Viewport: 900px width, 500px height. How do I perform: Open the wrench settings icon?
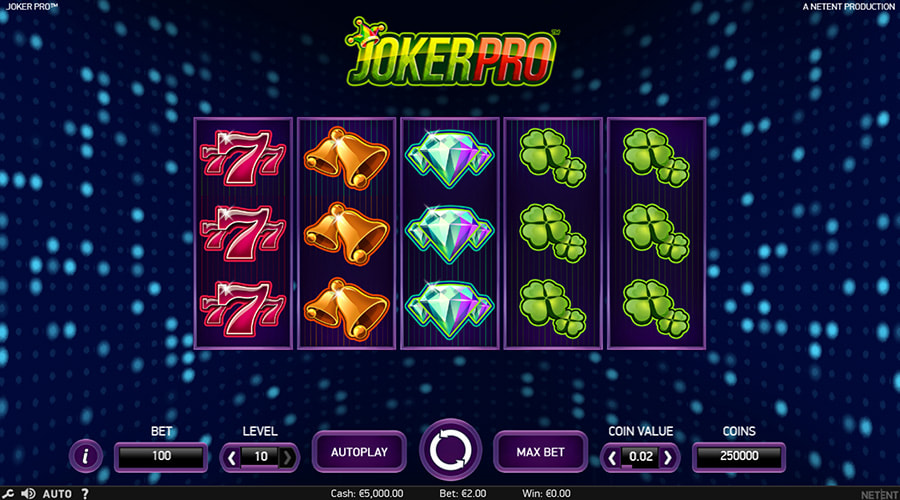8,494
